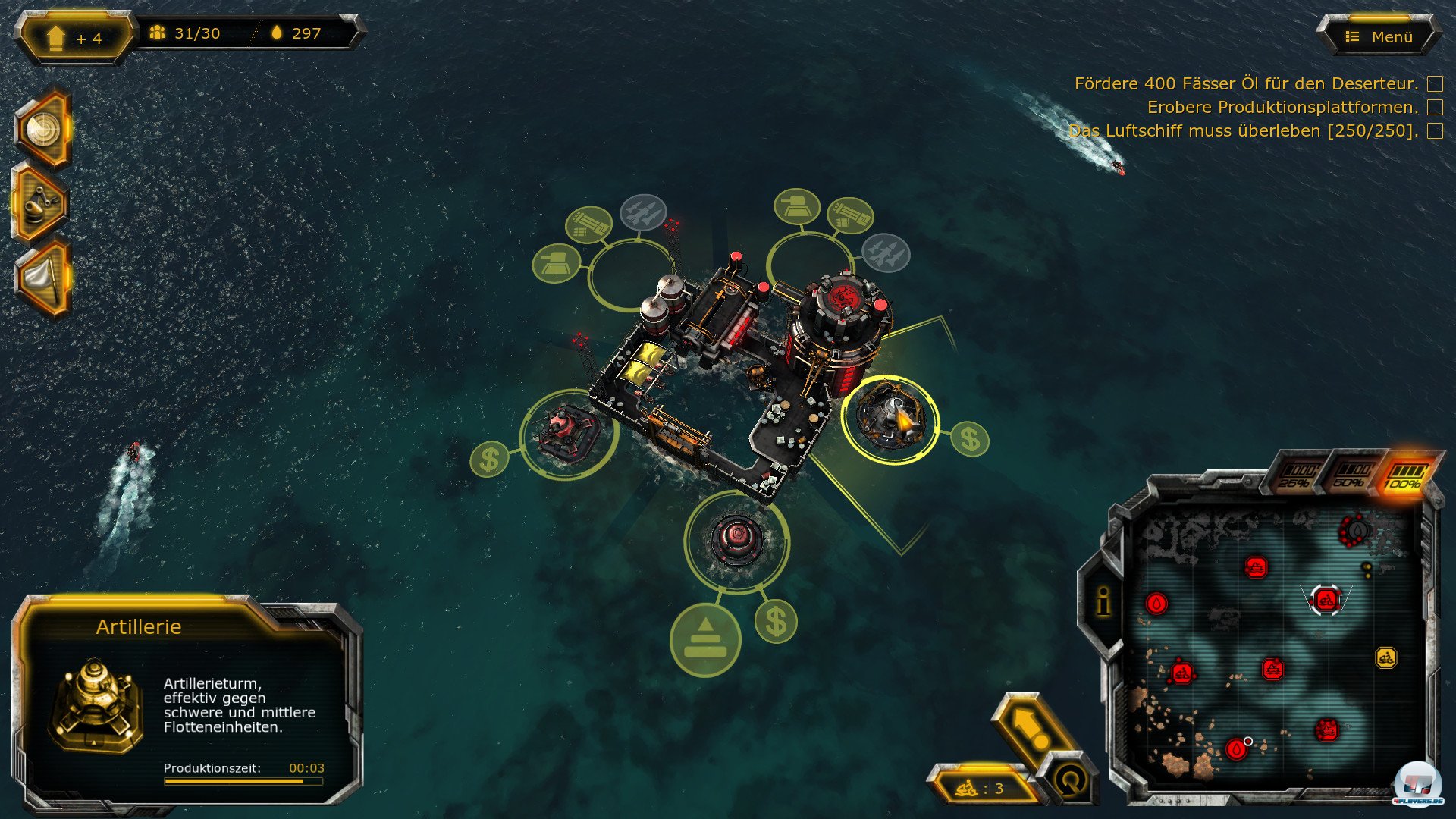Screen dimensions: 1456x819
Task: Click the dollar icon beside the red gun turret
Action: point(489,459)
